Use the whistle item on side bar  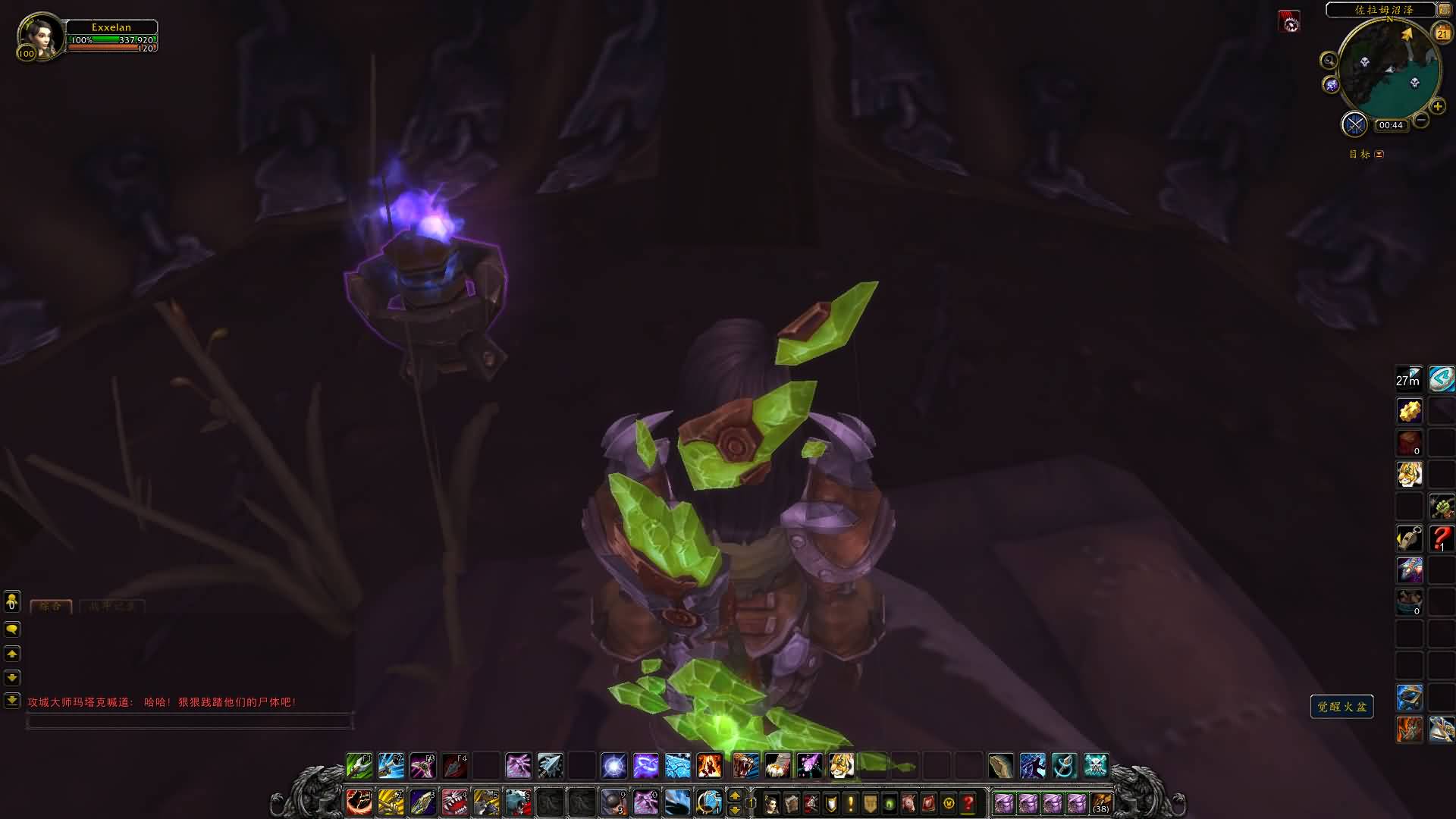[x=1410, y=538]
